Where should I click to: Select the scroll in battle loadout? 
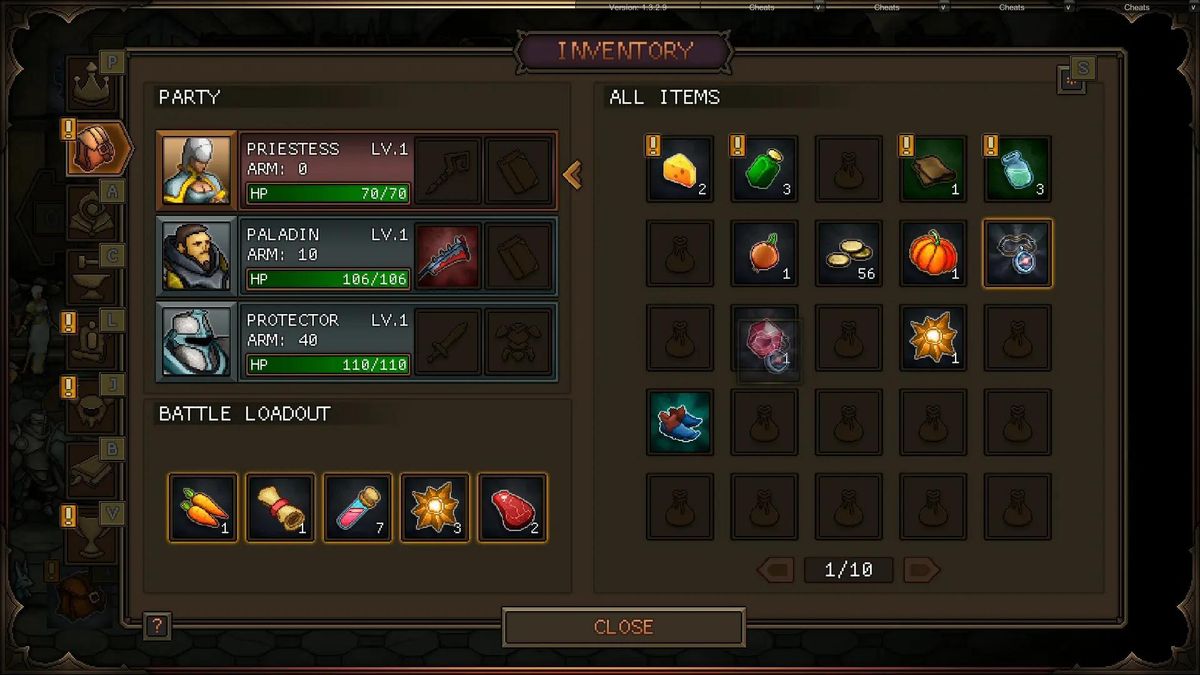point(280,508)
